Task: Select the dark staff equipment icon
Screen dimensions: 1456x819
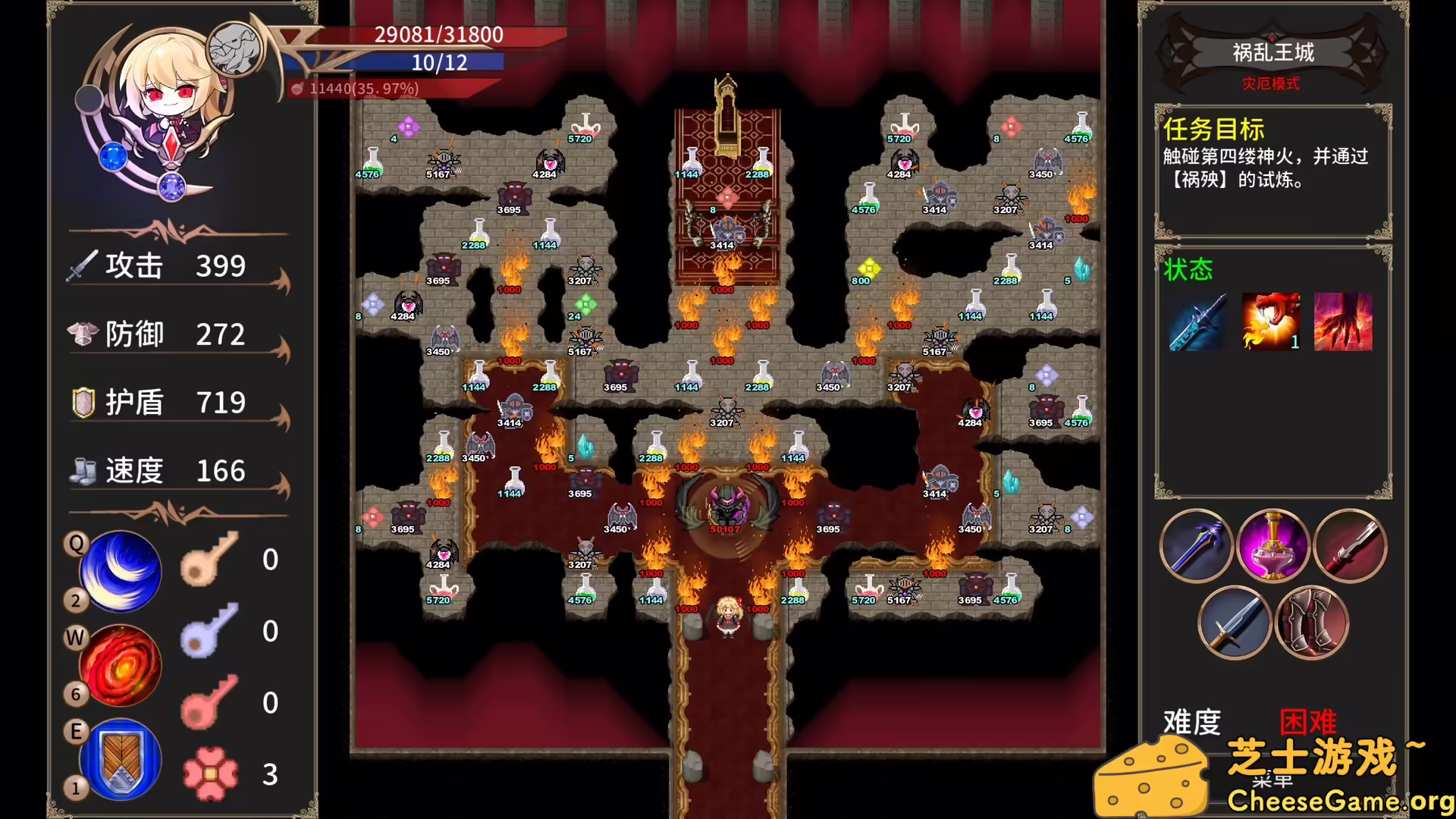Action: click(x=1197, y=544)
